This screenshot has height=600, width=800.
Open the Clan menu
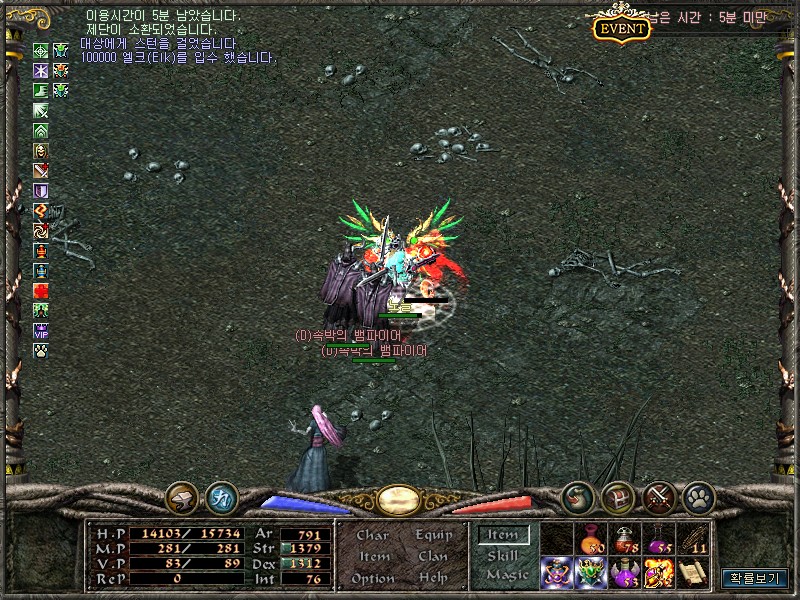click(433, 556)
